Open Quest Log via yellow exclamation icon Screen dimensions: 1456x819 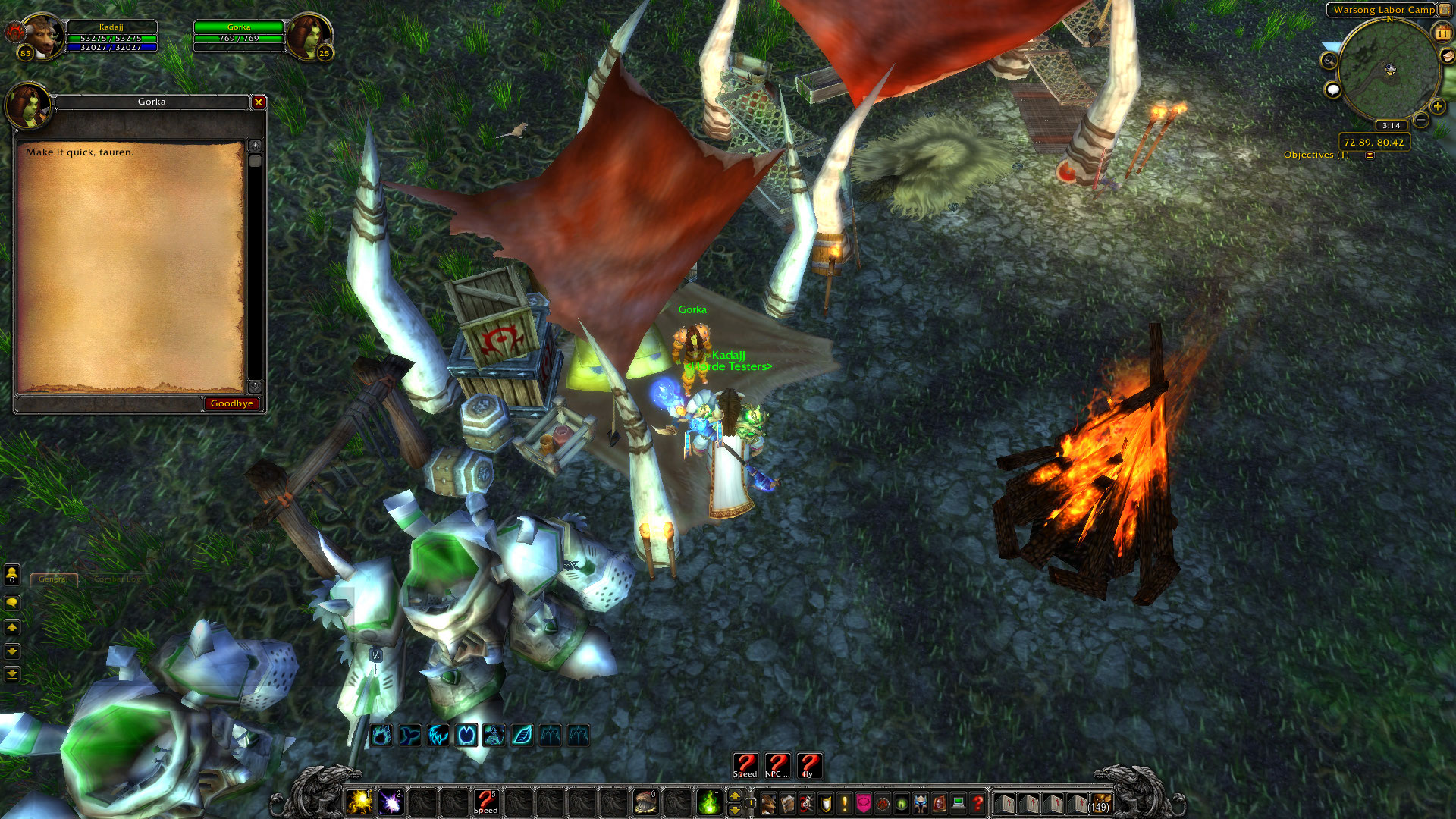(x=845, y=802)
